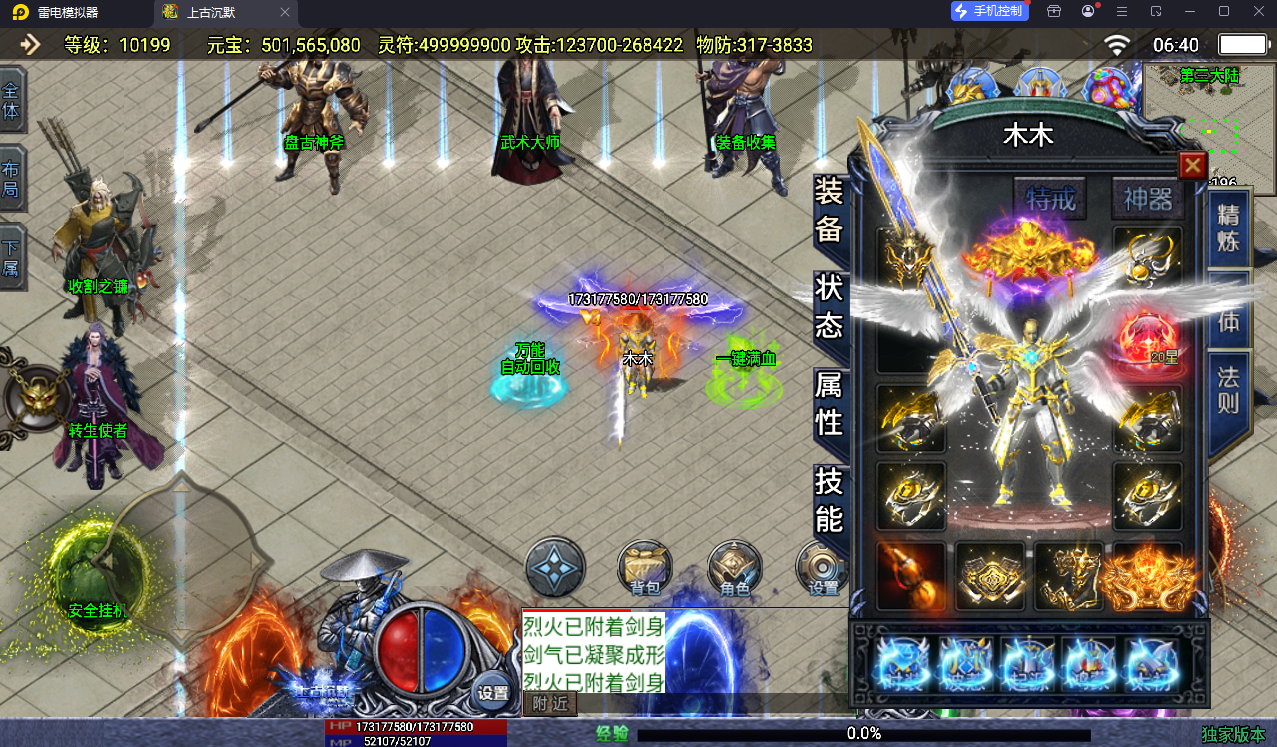
Task: Open the 法则 side tab
Action: point(1228,390)
